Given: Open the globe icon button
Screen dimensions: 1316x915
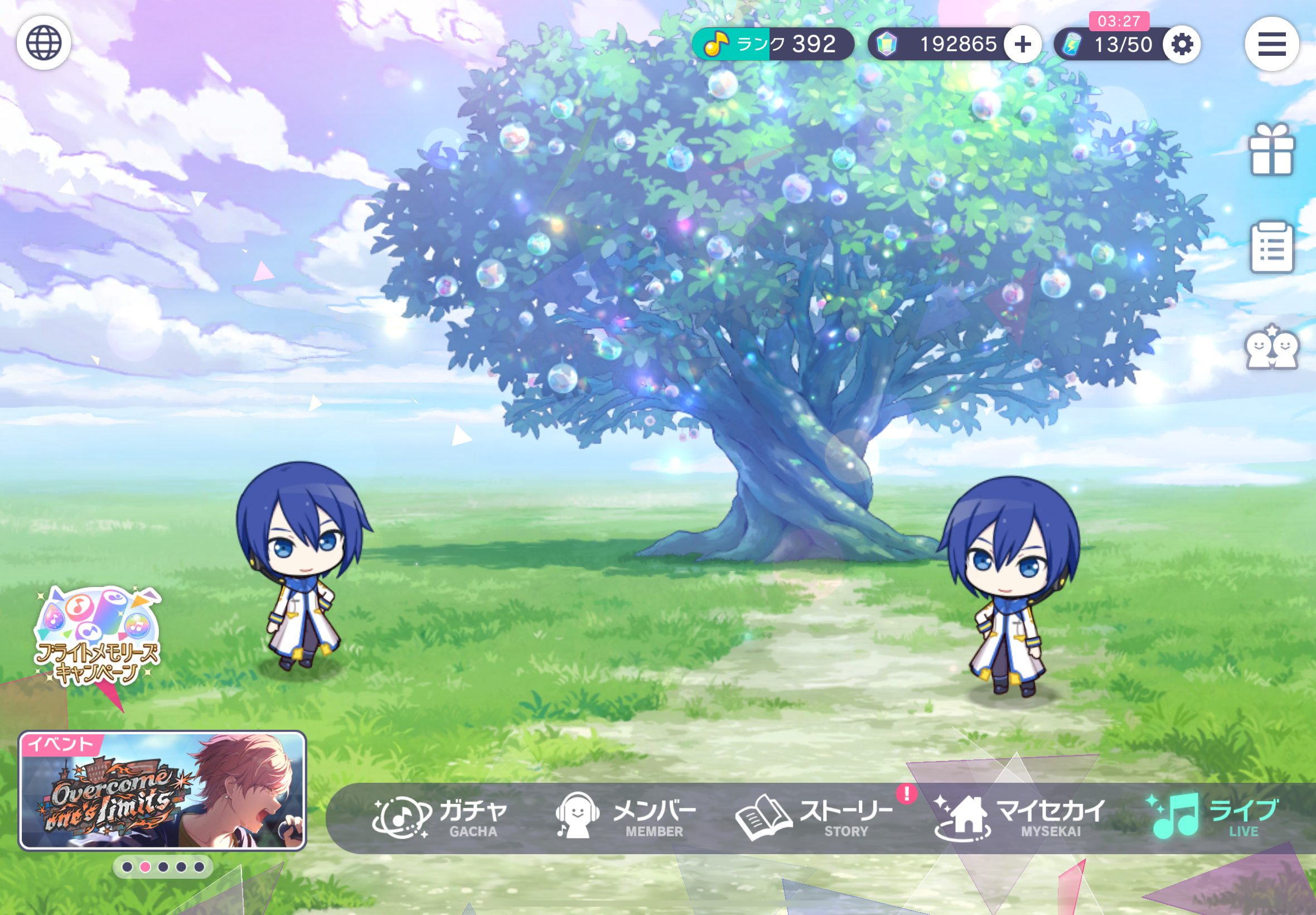Looking at the screenshot, I should [x=43, y=43].
